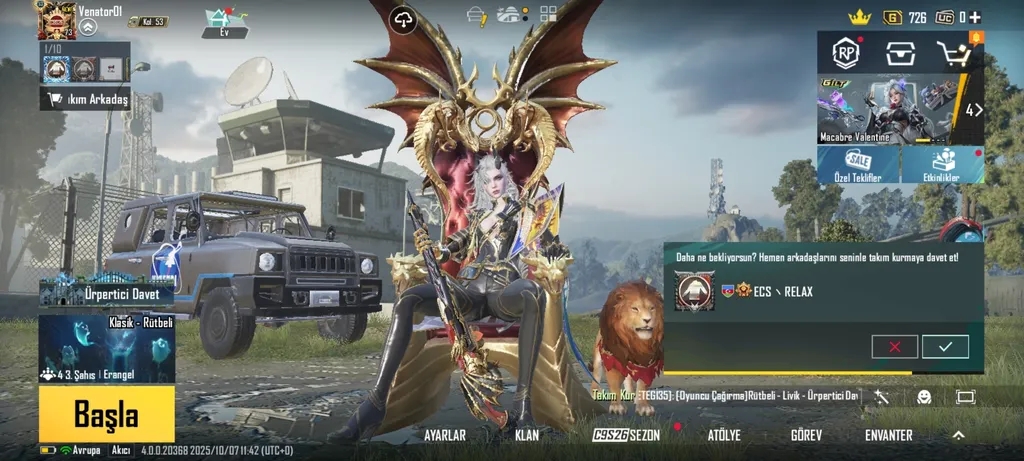This screenshot has height=461, width=1024.
Task: Add UC with the plus button
Action: [x=975, y=17]
